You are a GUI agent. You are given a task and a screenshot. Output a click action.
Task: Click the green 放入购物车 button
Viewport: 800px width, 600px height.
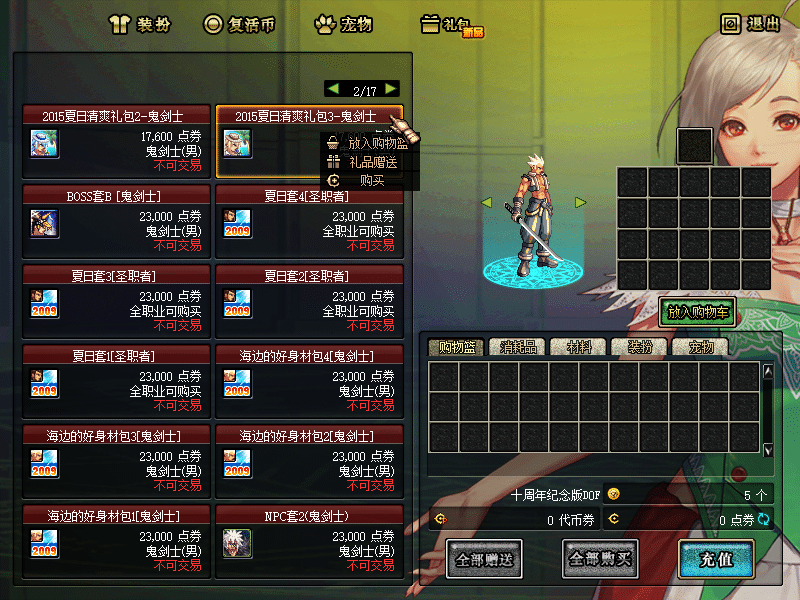pos(697,312)
